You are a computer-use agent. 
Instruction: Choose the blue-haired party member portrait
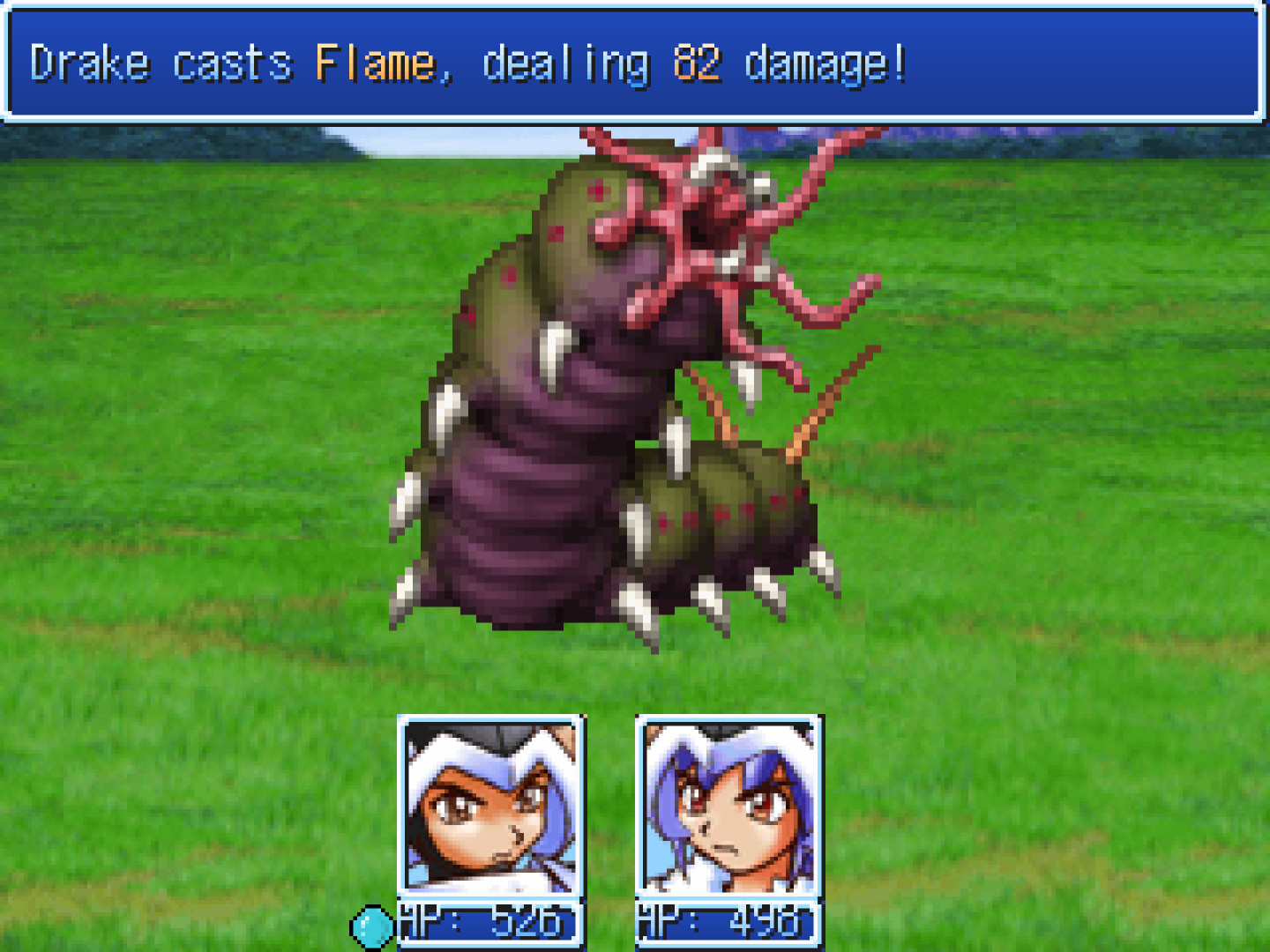(x=728, y=805)
